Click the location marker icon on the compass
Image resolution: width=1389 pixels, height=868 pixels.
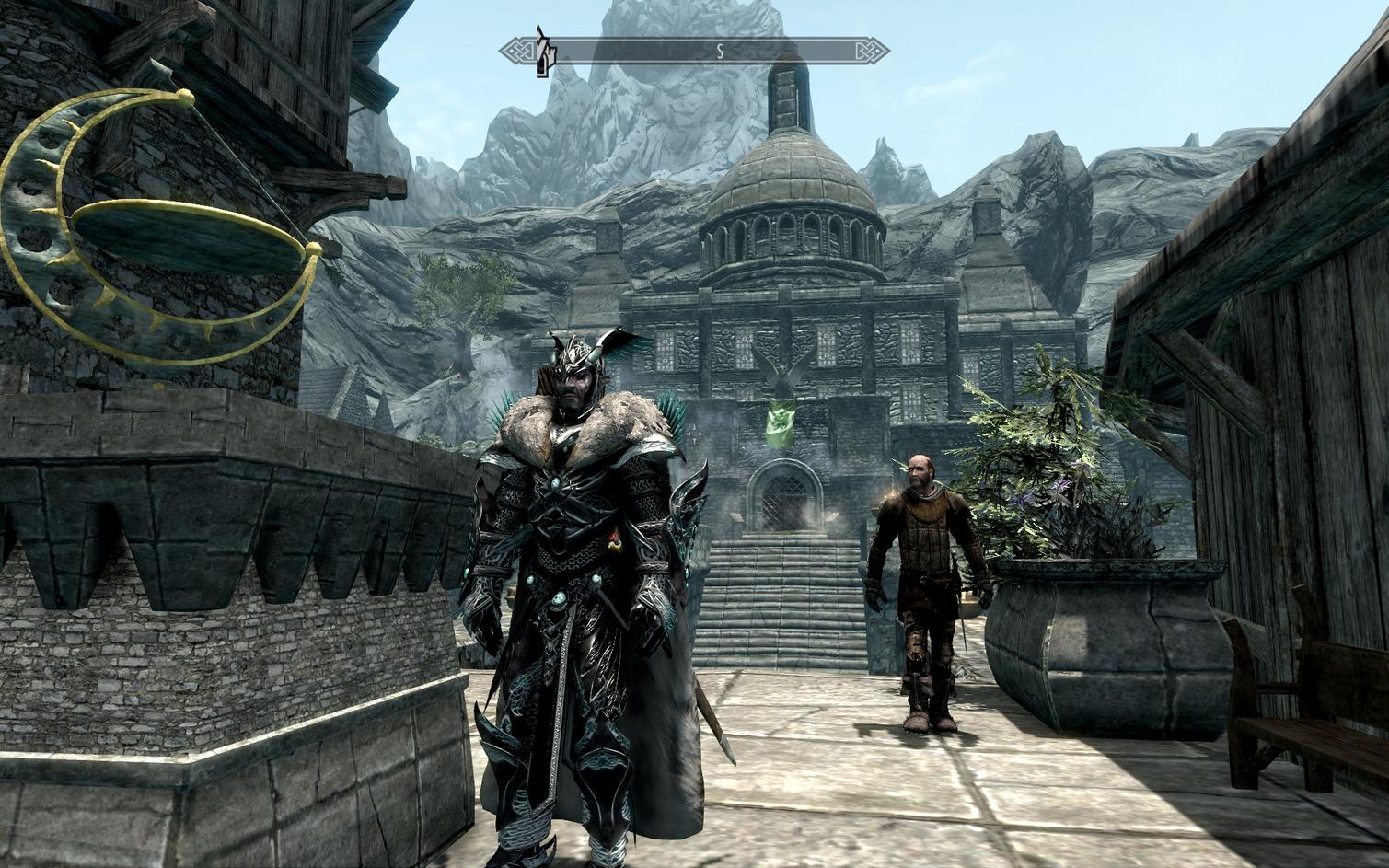tap(544, 52)
